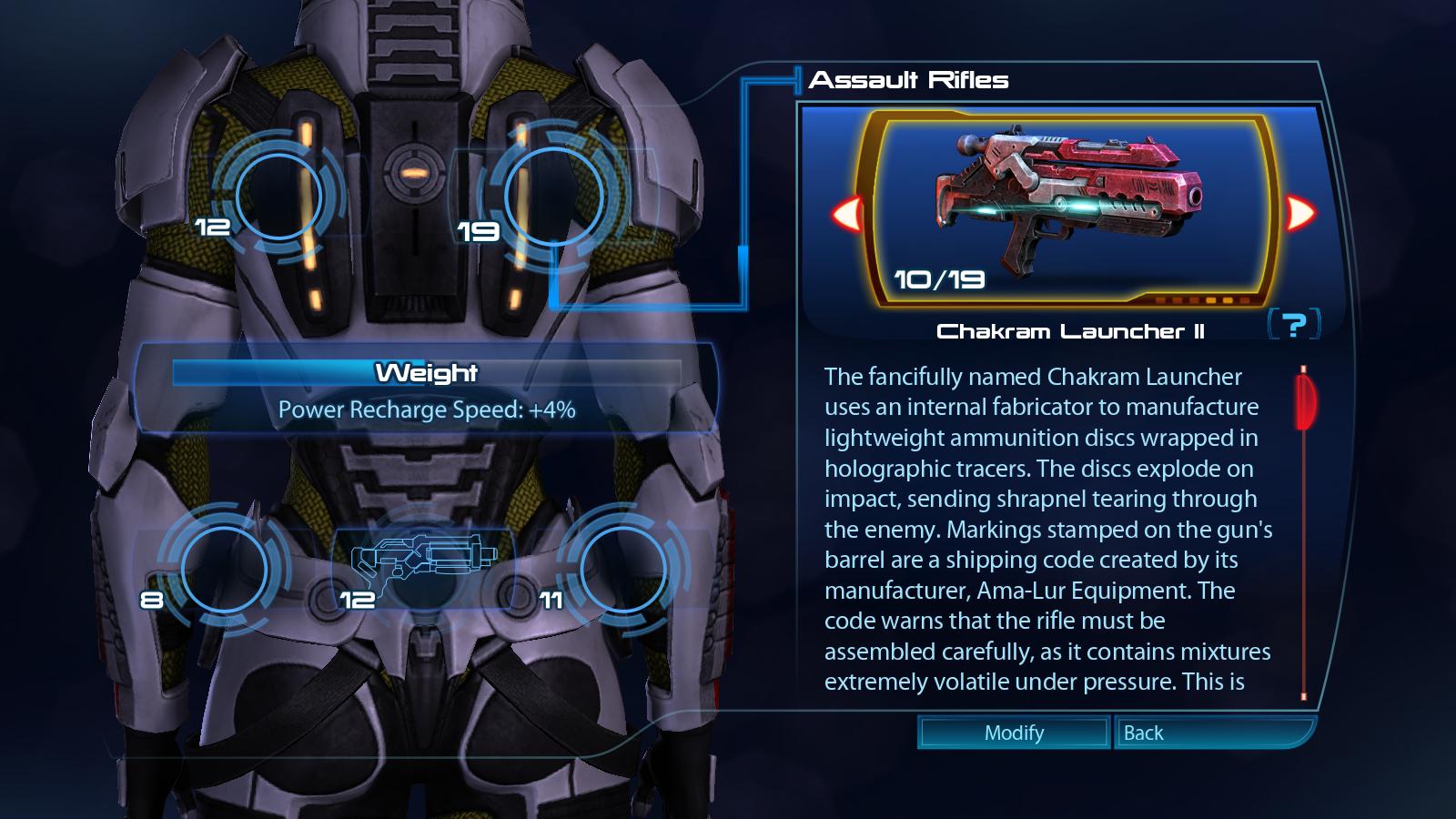Cycle to the next assault rifle with right arrow
Image resolution: width=1456 pixels, height=819 pixels.
click(x=1299, y=214)
